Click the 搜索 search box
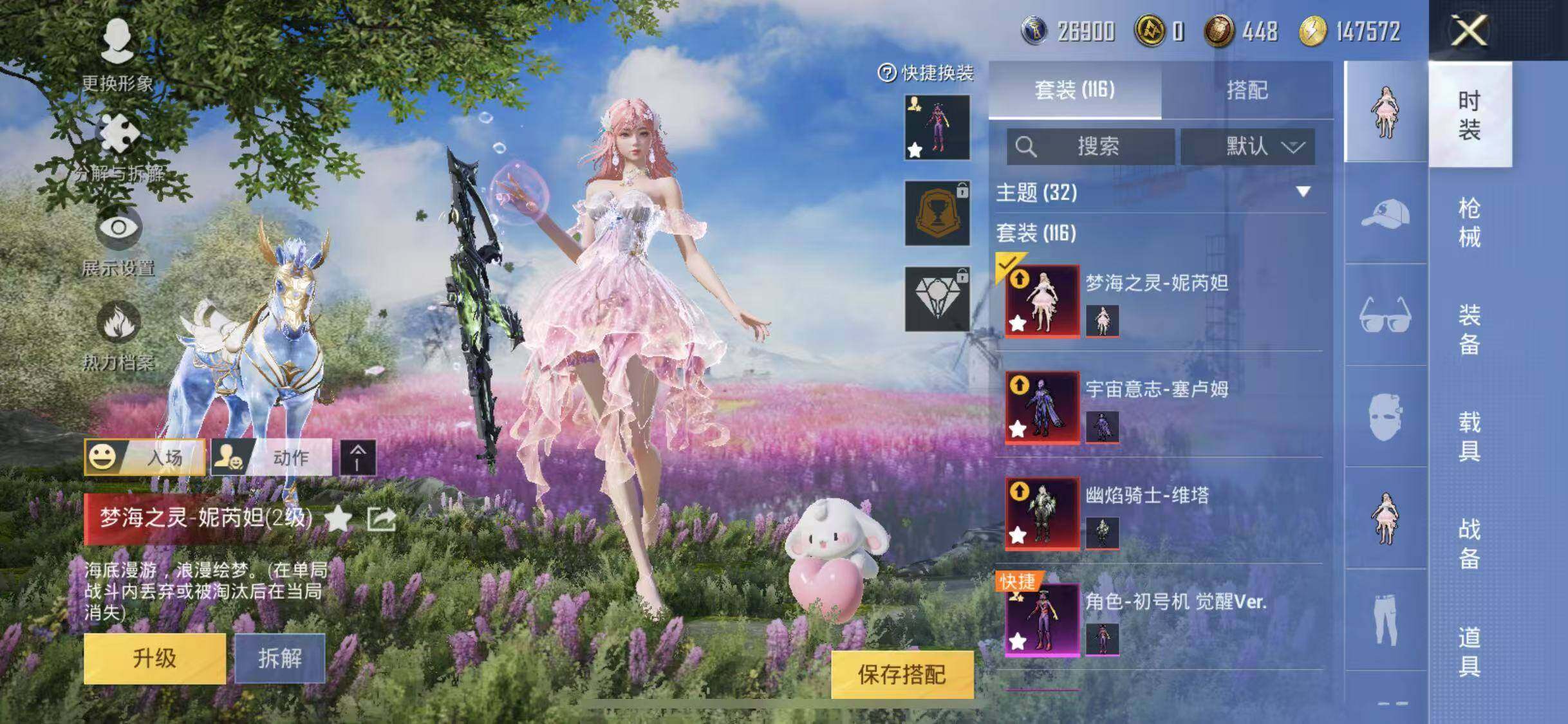This screenshot has height=724, width=1568. [1090, 147]
